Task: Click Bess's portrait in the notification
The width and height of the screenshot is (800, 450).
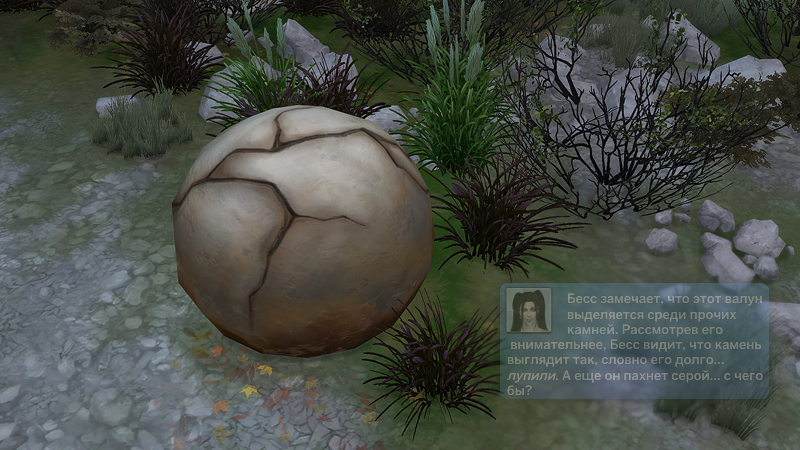Action: [529, 310]
